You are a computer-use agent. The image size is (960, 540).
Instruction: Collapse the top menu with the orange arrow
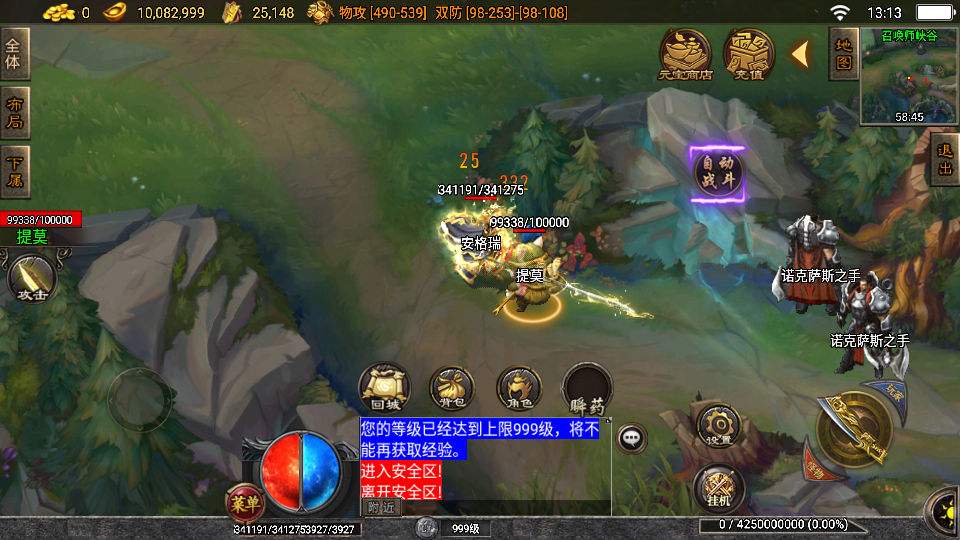[x=800, y=54]
